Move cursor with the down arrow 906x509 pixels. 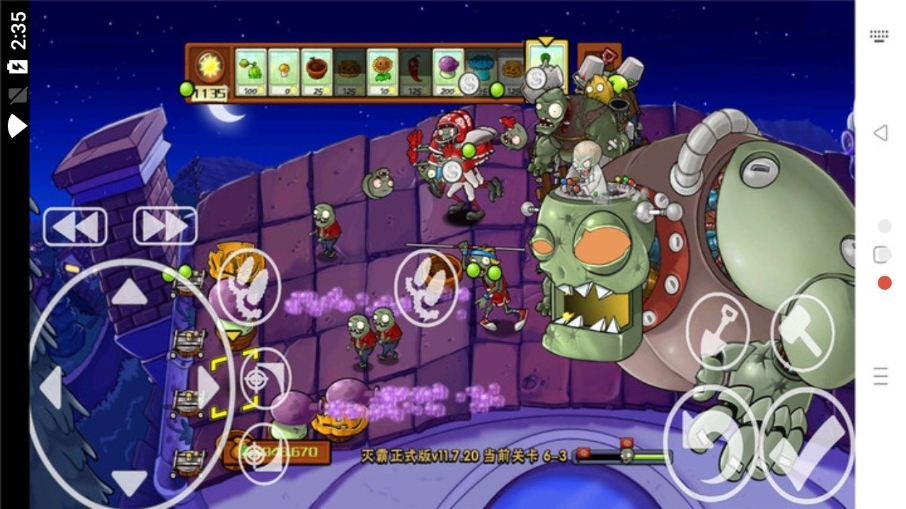[x=129, y=482]
